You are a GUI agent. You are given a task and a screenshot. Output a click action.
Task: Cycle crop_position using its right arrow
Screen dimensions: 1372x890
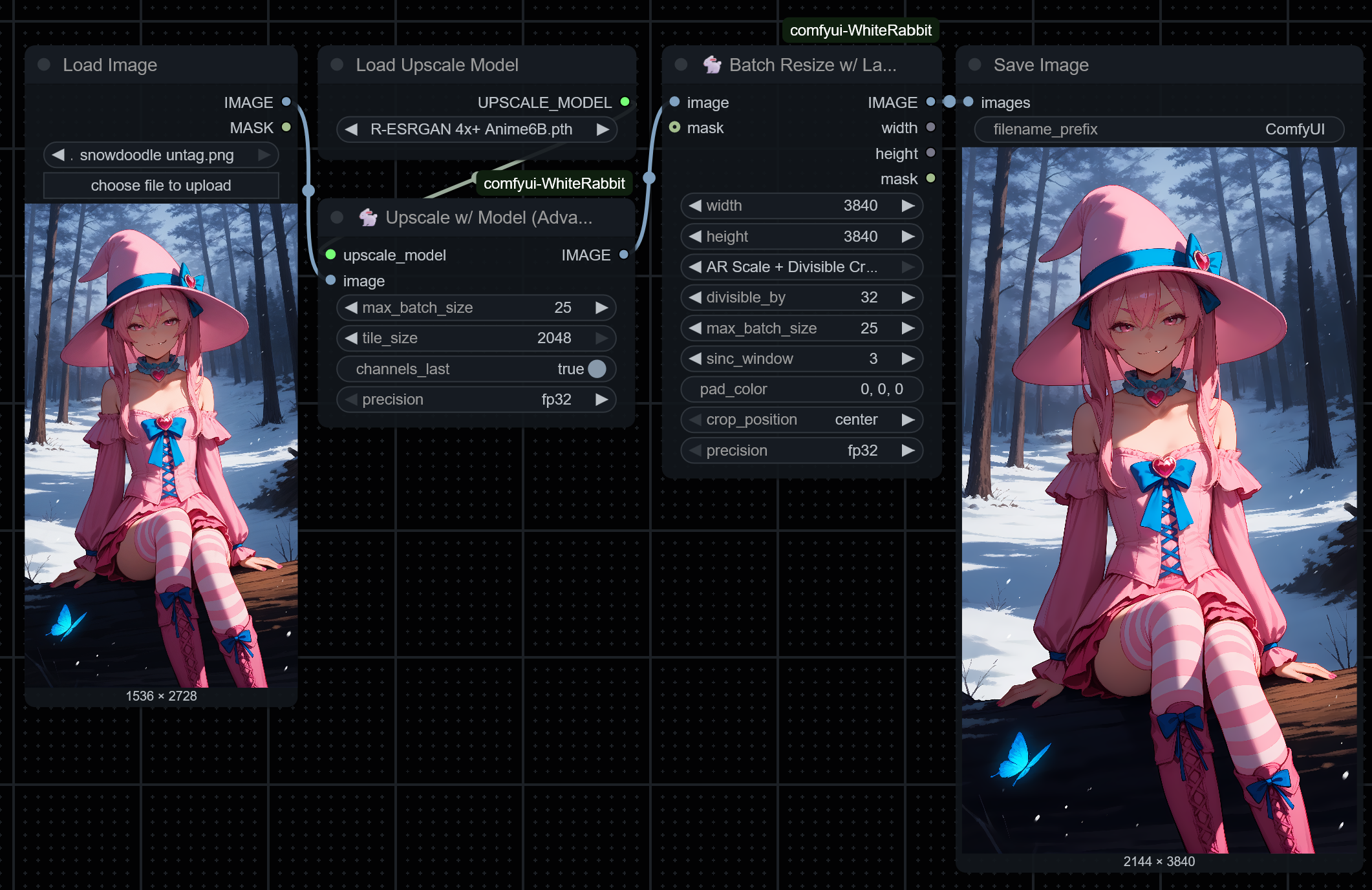(x=908, y=419)
